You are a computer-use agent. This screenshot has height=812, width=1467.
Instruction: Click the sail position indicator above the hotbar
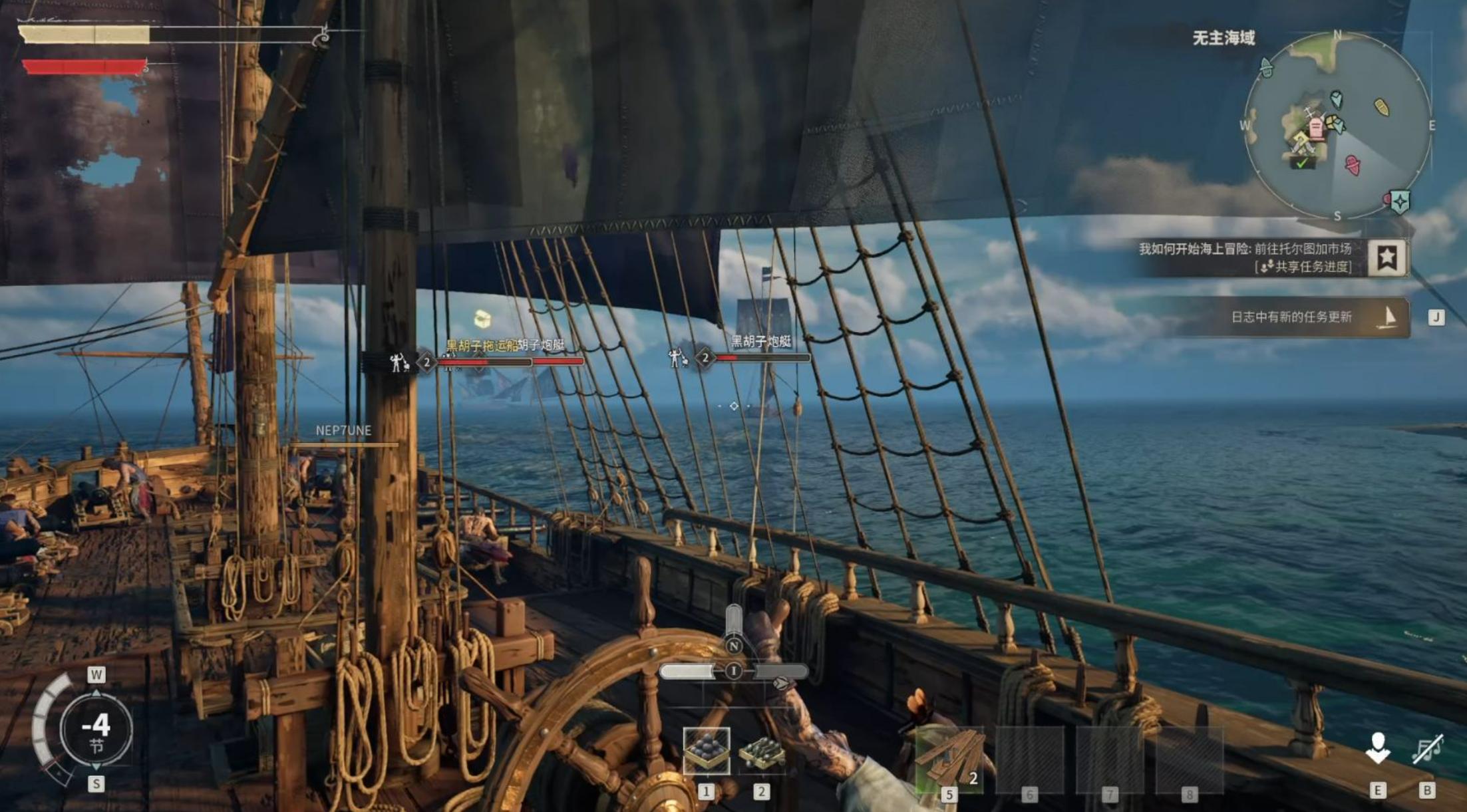[x=734, y=670]
